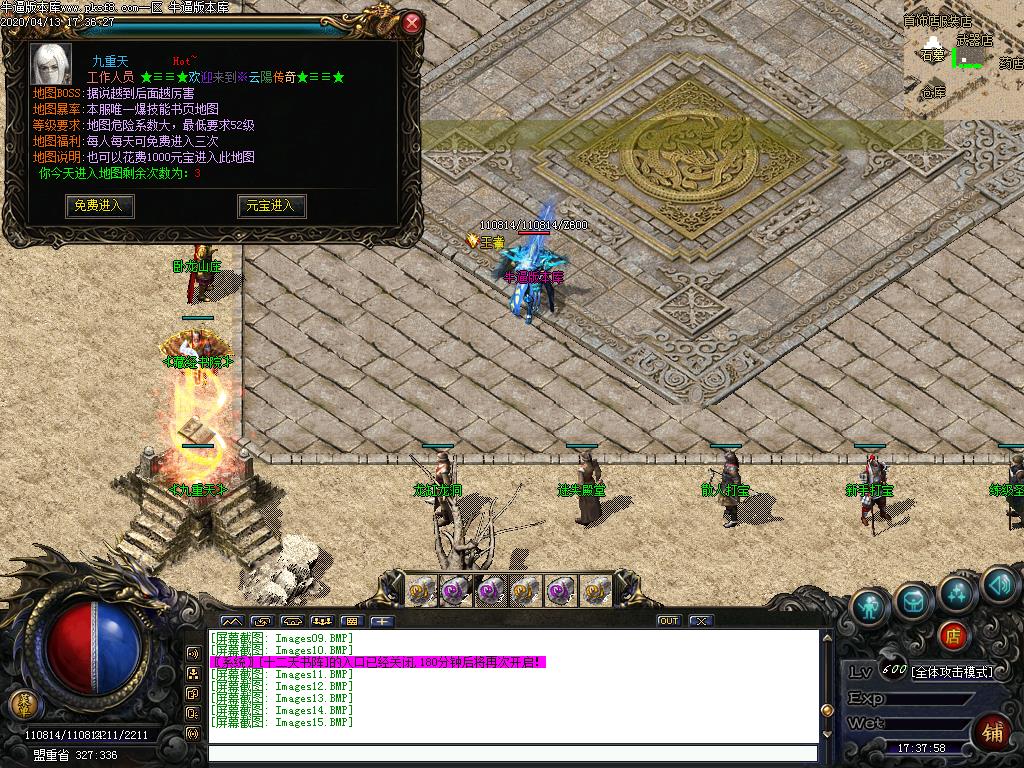
Task: Click the X button above the chat box
Action: point(701,621)
